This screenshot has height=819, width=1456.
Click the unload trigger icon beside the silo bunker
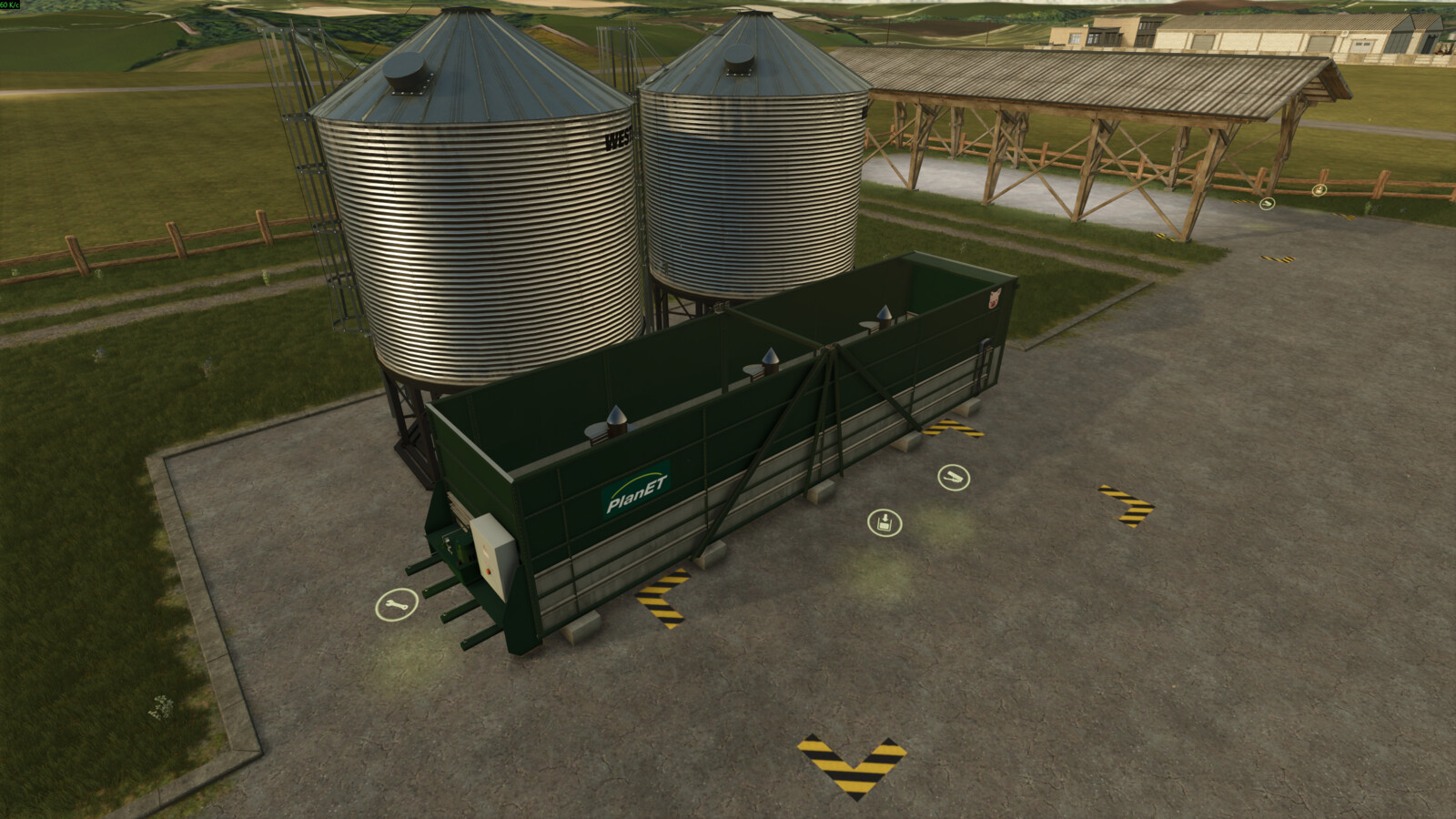[884, 523]
